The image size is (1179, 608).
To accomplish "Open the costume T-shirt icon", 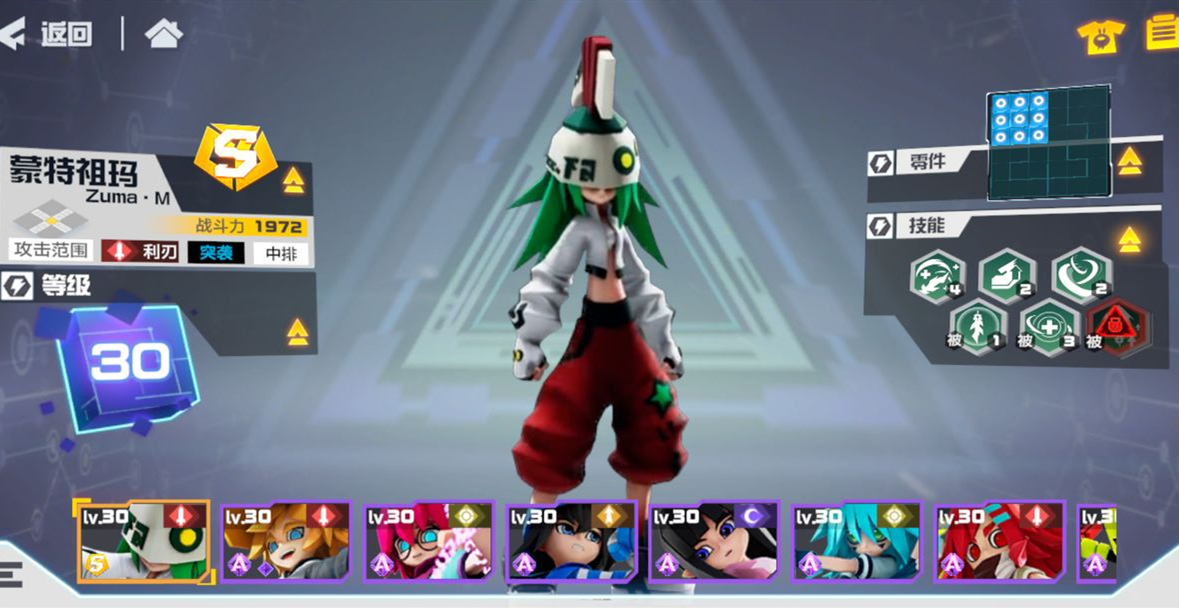I will coord(1100,36).
